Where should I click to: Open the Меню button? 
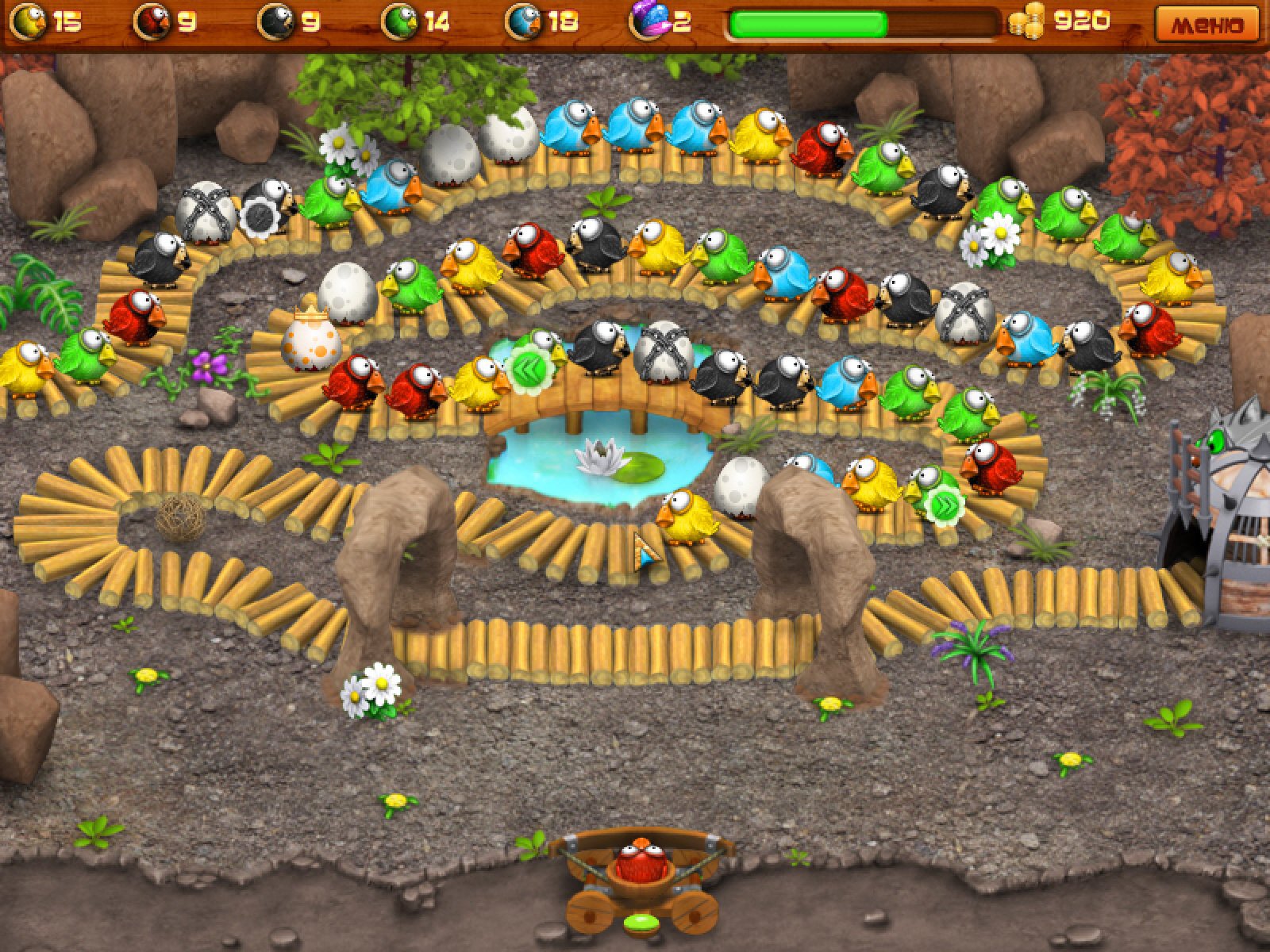pos(1207,24)
